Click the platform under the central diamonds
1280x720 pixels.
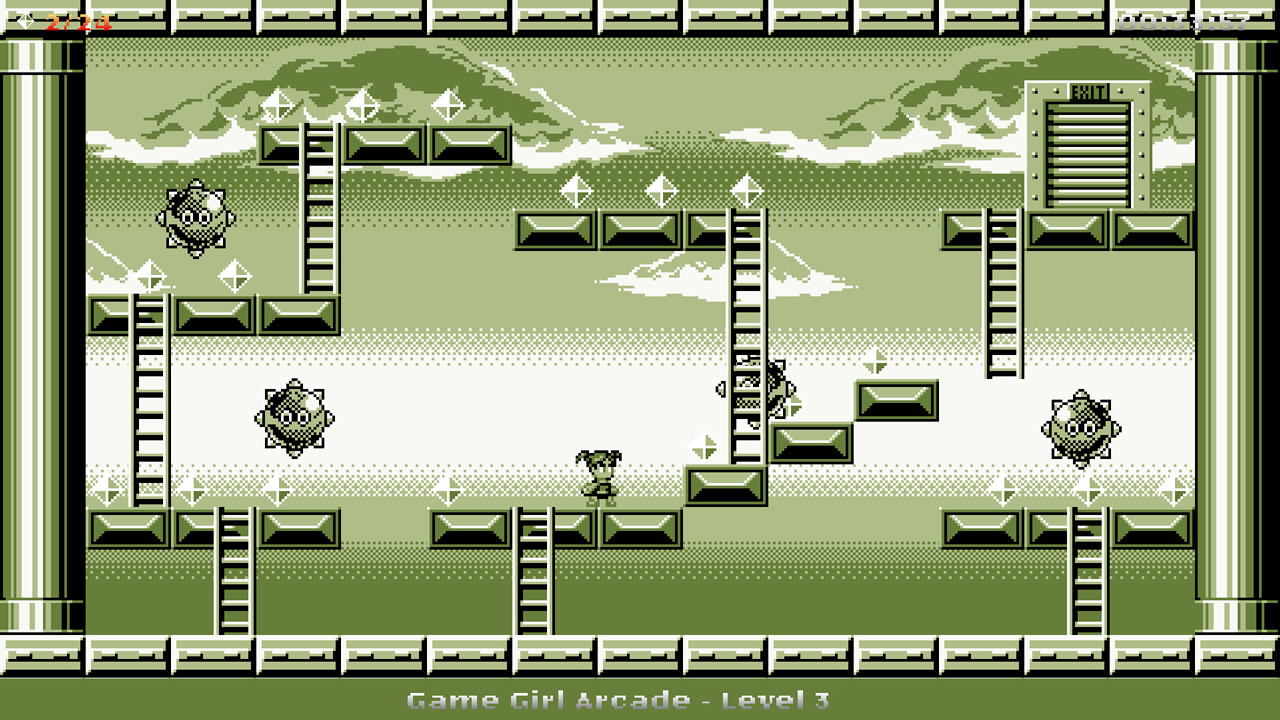click(x=640, y=228)
